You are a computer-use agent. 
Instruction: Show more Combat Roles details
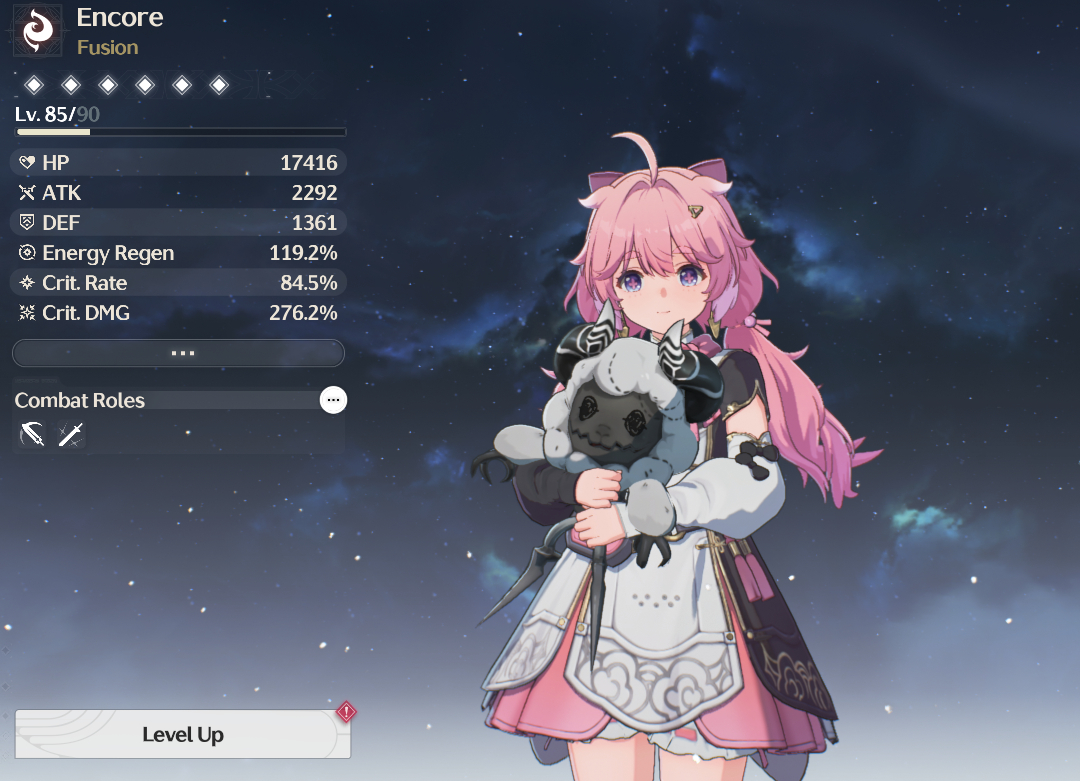[333, 400]
